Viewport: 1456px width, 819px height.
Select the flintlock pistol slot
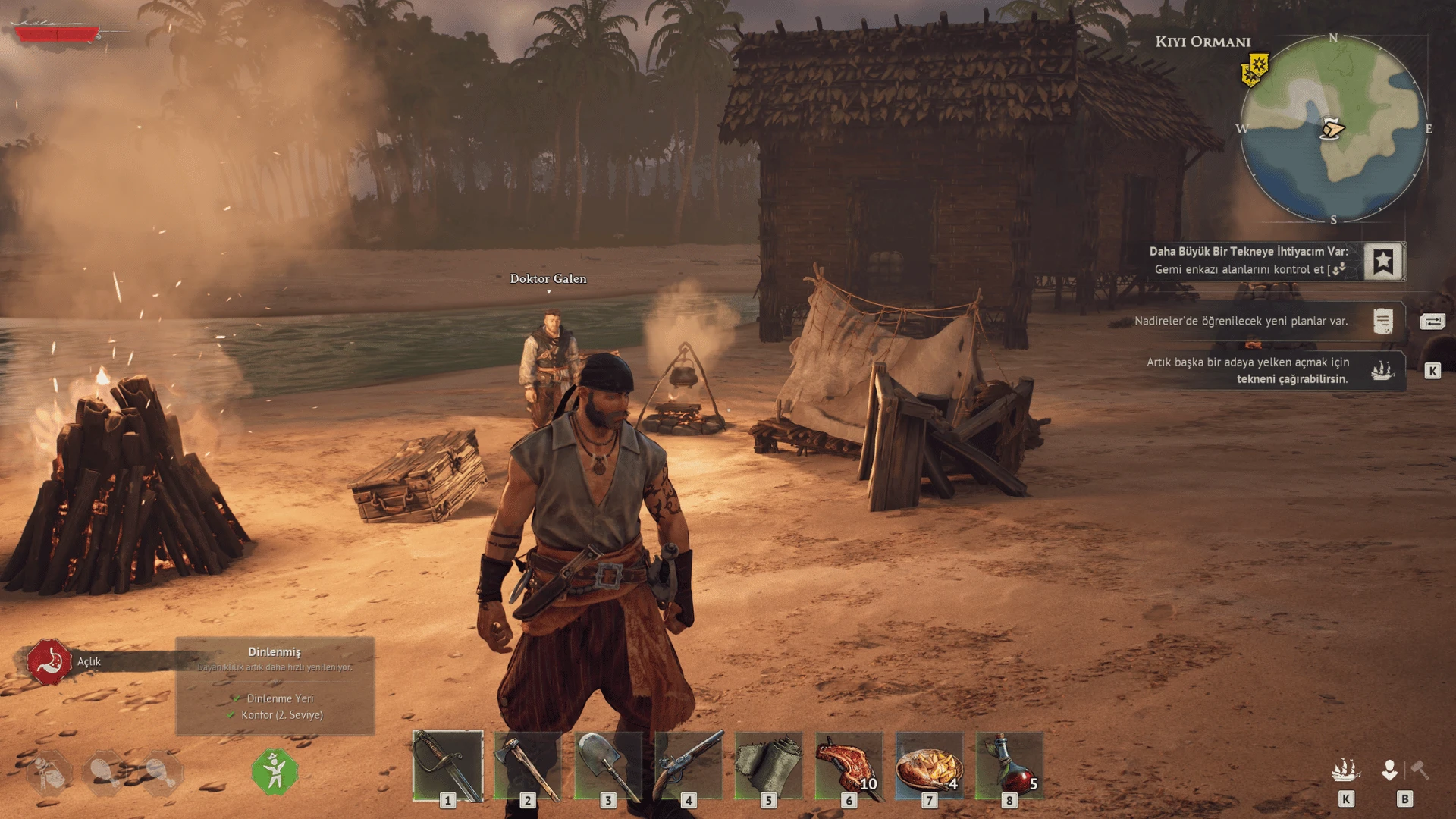689,766
